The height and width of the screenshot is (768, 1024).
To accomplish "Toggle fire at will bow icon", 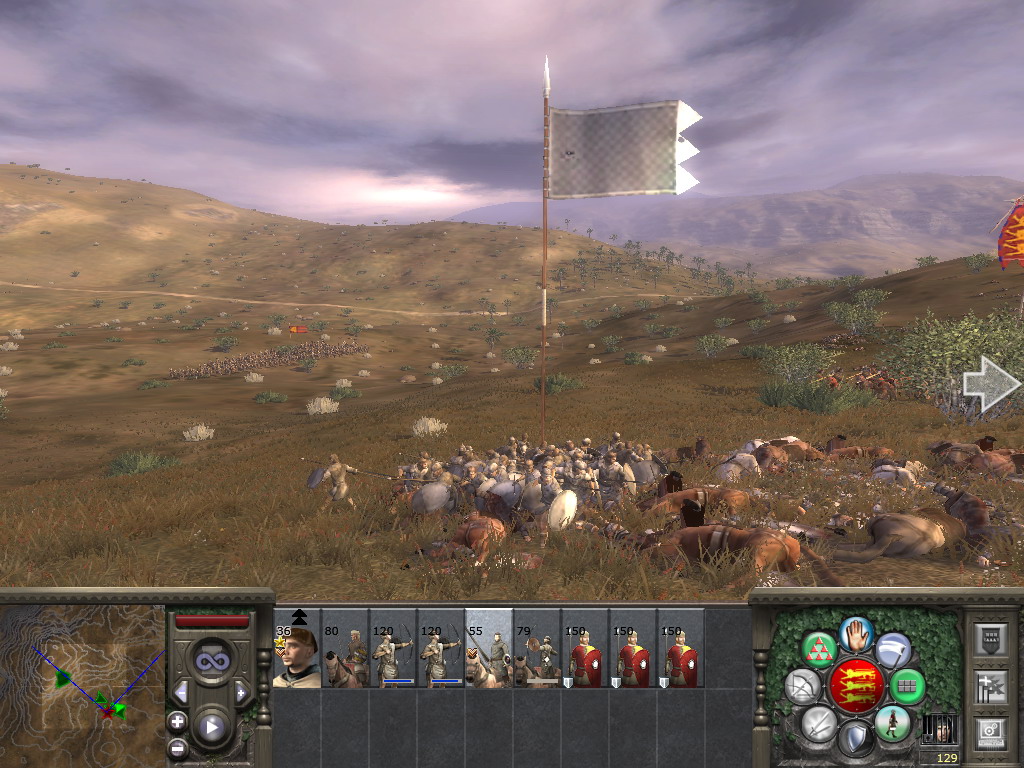I will tap(803, 686).
